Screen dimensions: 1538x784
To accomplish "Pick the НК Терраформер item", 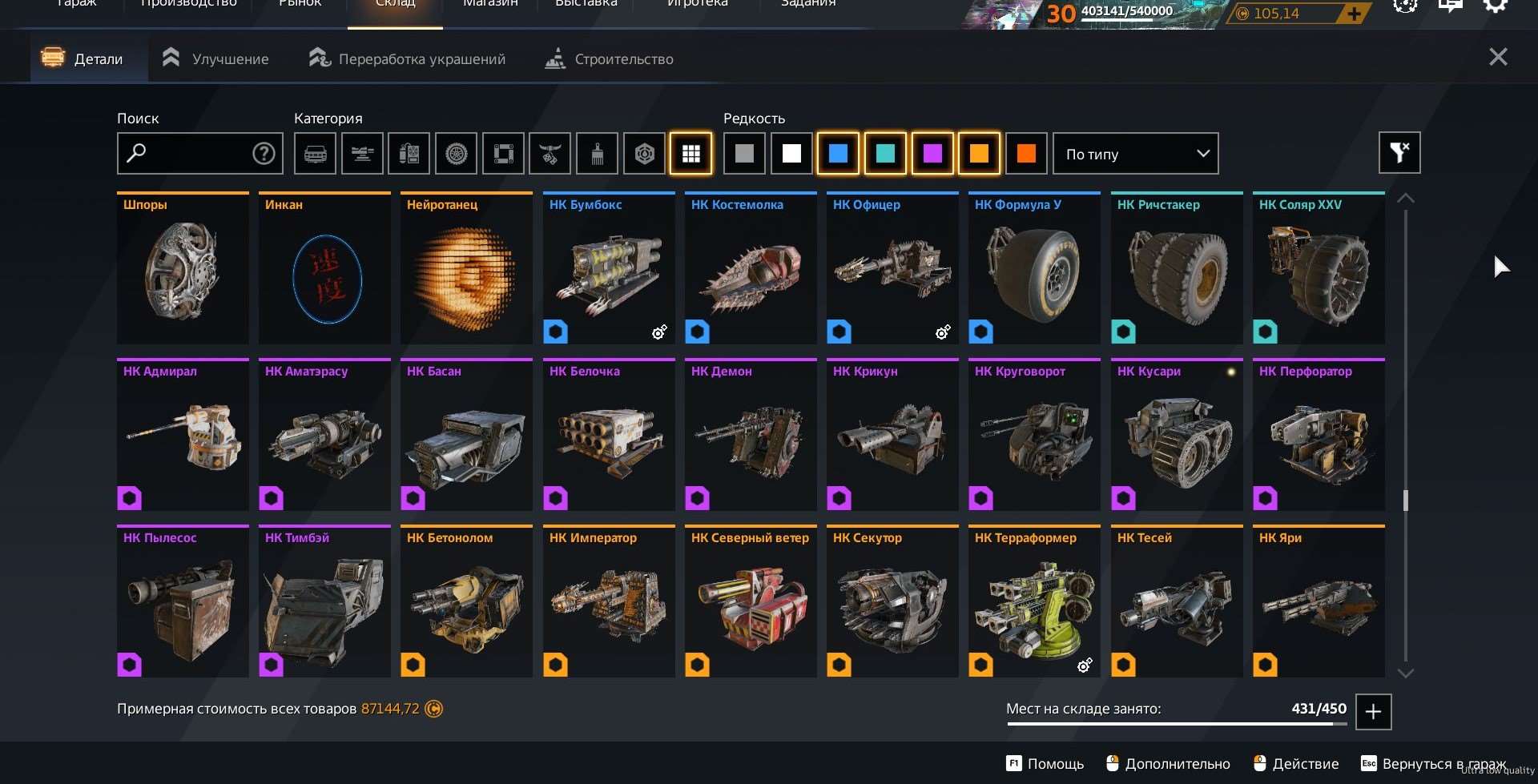I will pyautogui.click(x=1034, y=601).
